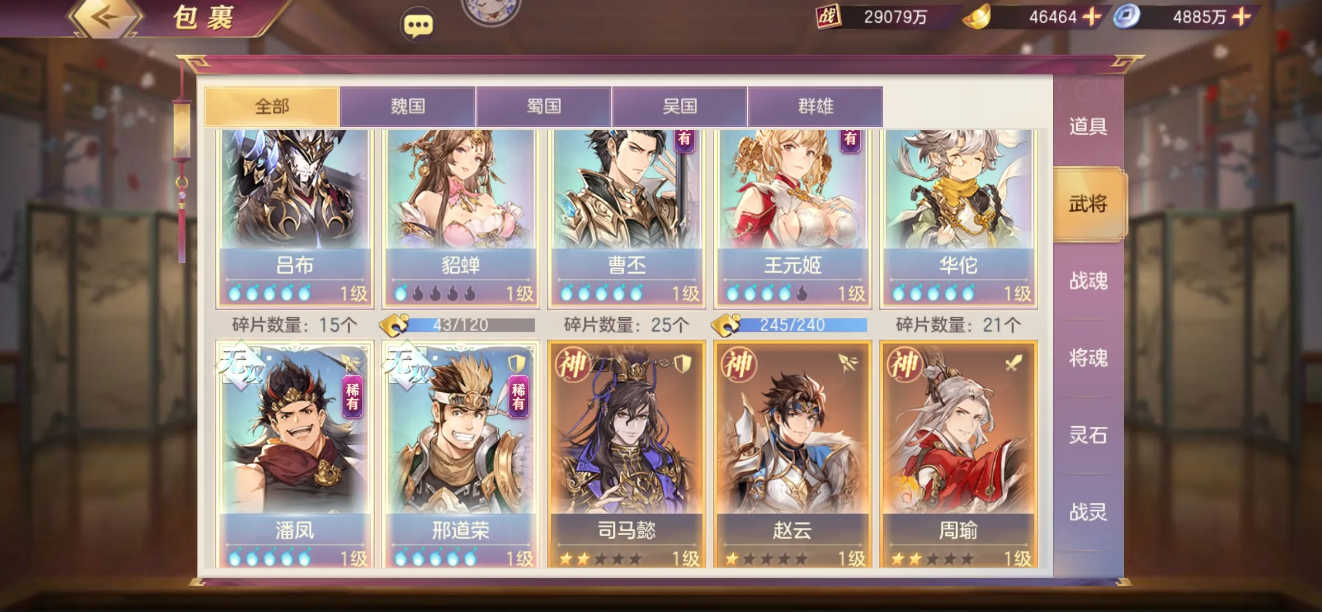The image size is (1322, 612).
Task: Show the 蜀国 faction tab
Action: click(543, 106)
